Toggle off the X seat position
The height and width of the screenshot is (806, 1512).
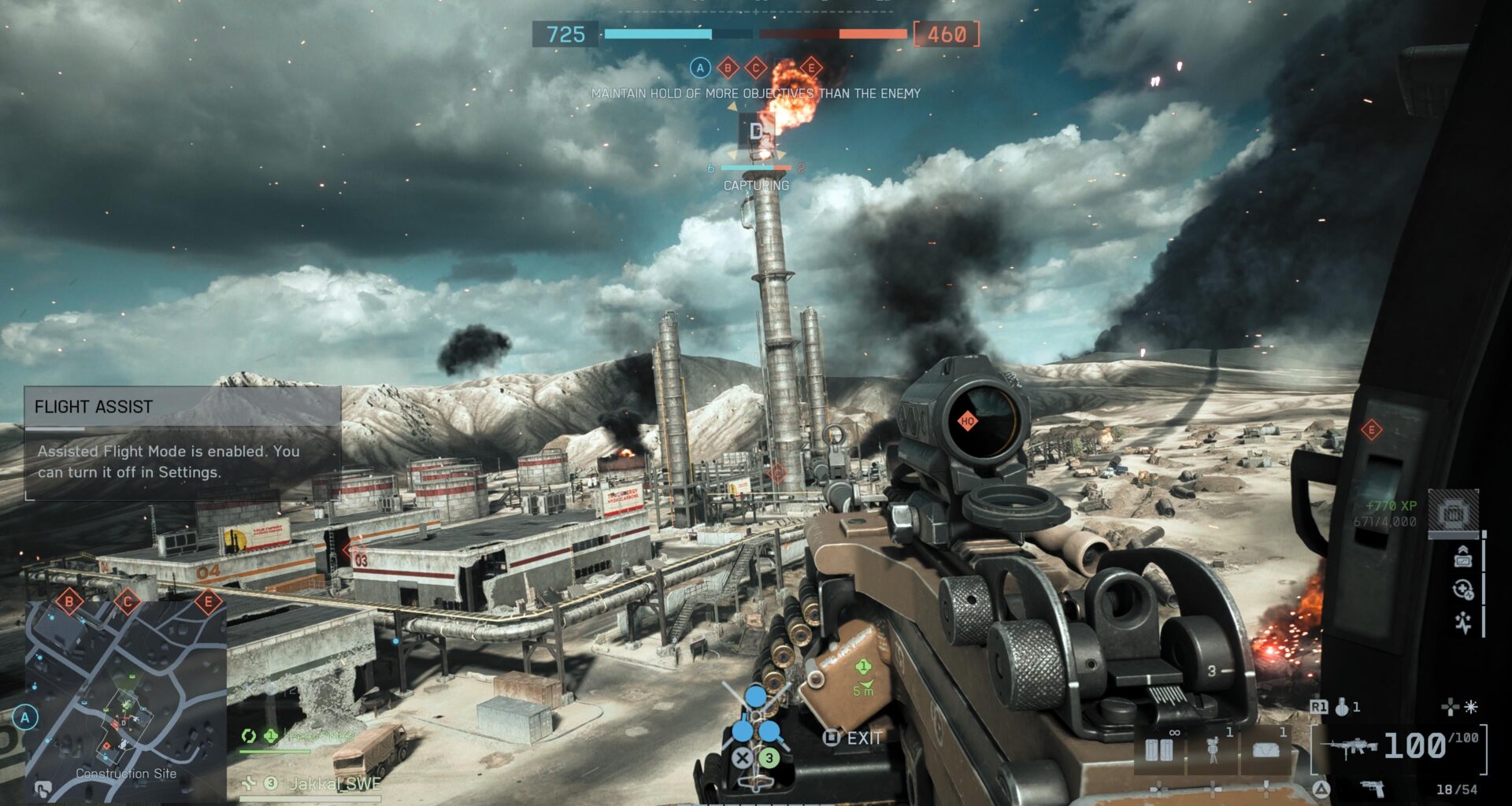(741, 758)
